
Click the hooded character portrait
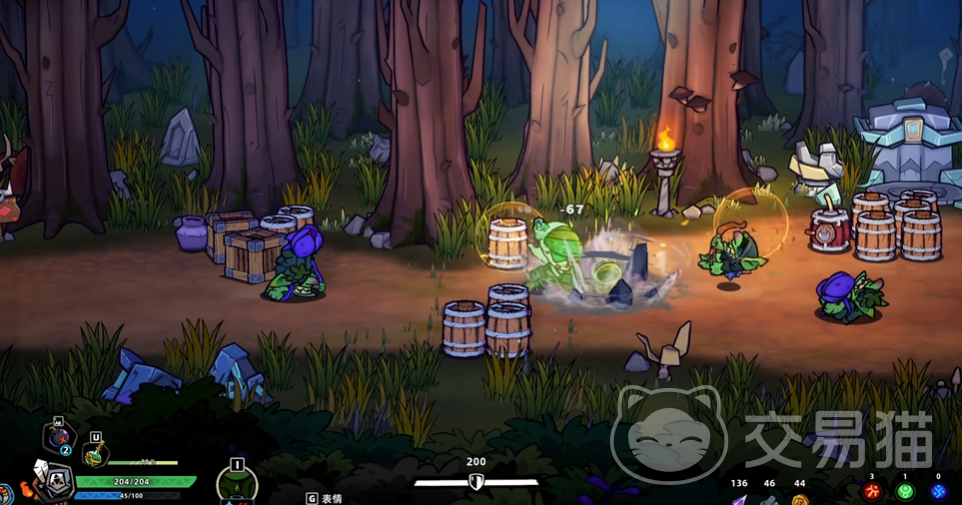click(55, 484)
